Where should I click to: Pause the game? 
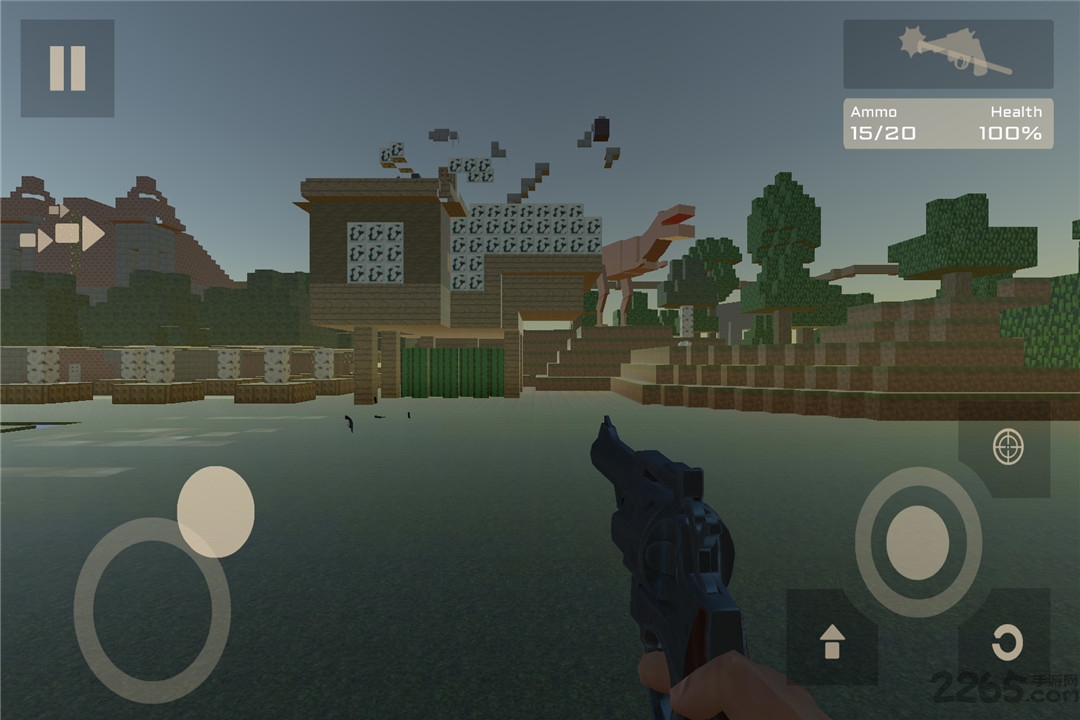pyautogui.click(x=67, y=68)
